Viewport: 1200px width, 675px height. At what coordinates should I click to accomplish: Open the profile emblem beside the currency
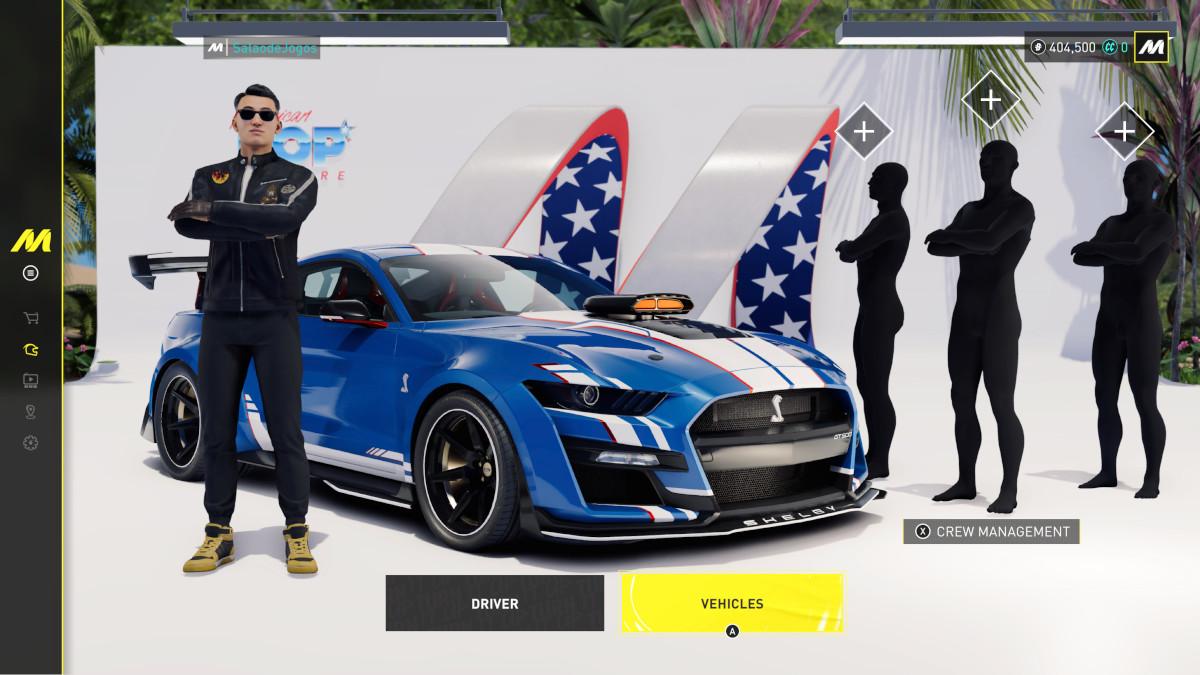tap(1151, 47)
